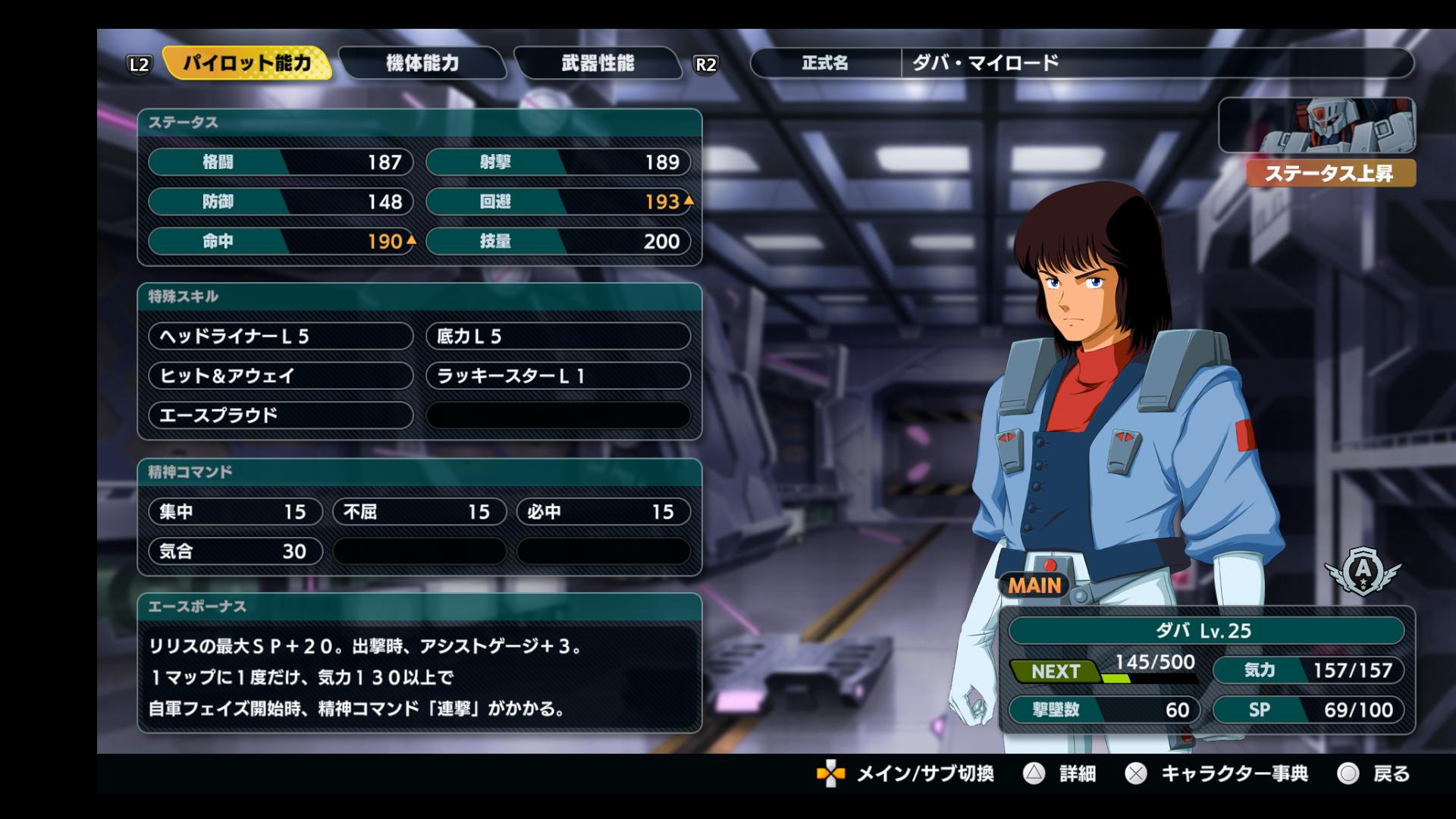Click the ace rank A emblem
Image resolution: width=1456 pixels, height=819 pixels.
(1363, 570)
